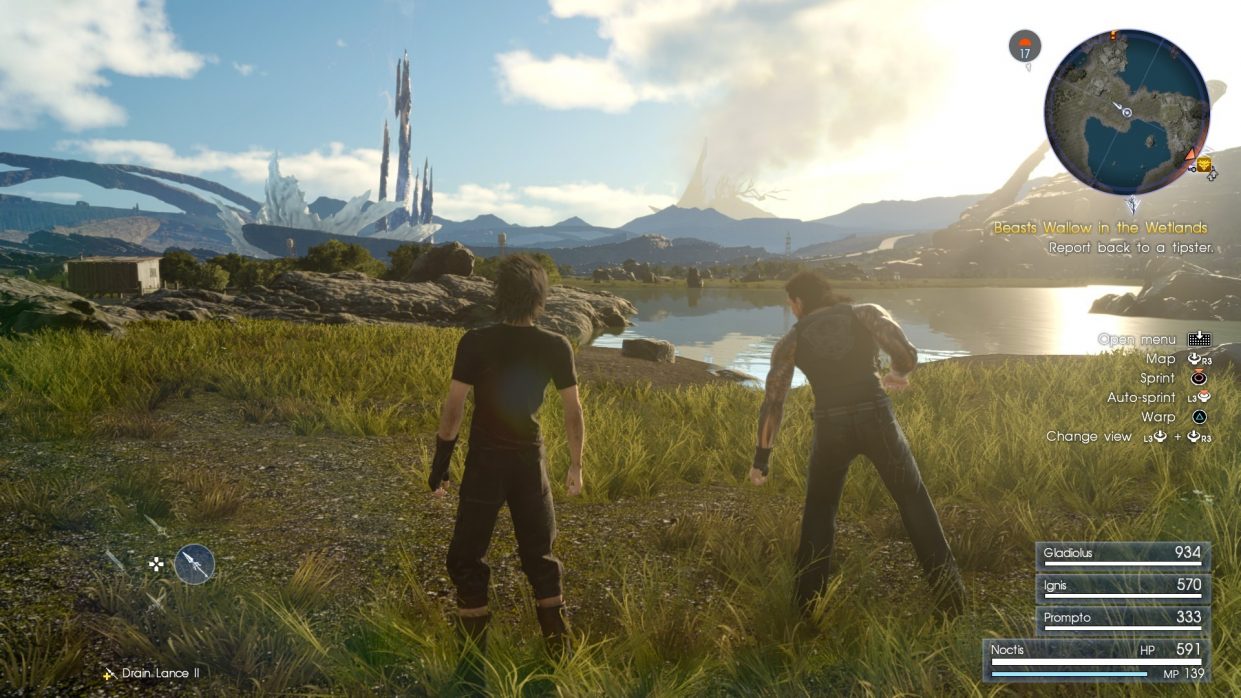
Task: Choose Prompto in the party list
Action: [x=1122, y=619]
